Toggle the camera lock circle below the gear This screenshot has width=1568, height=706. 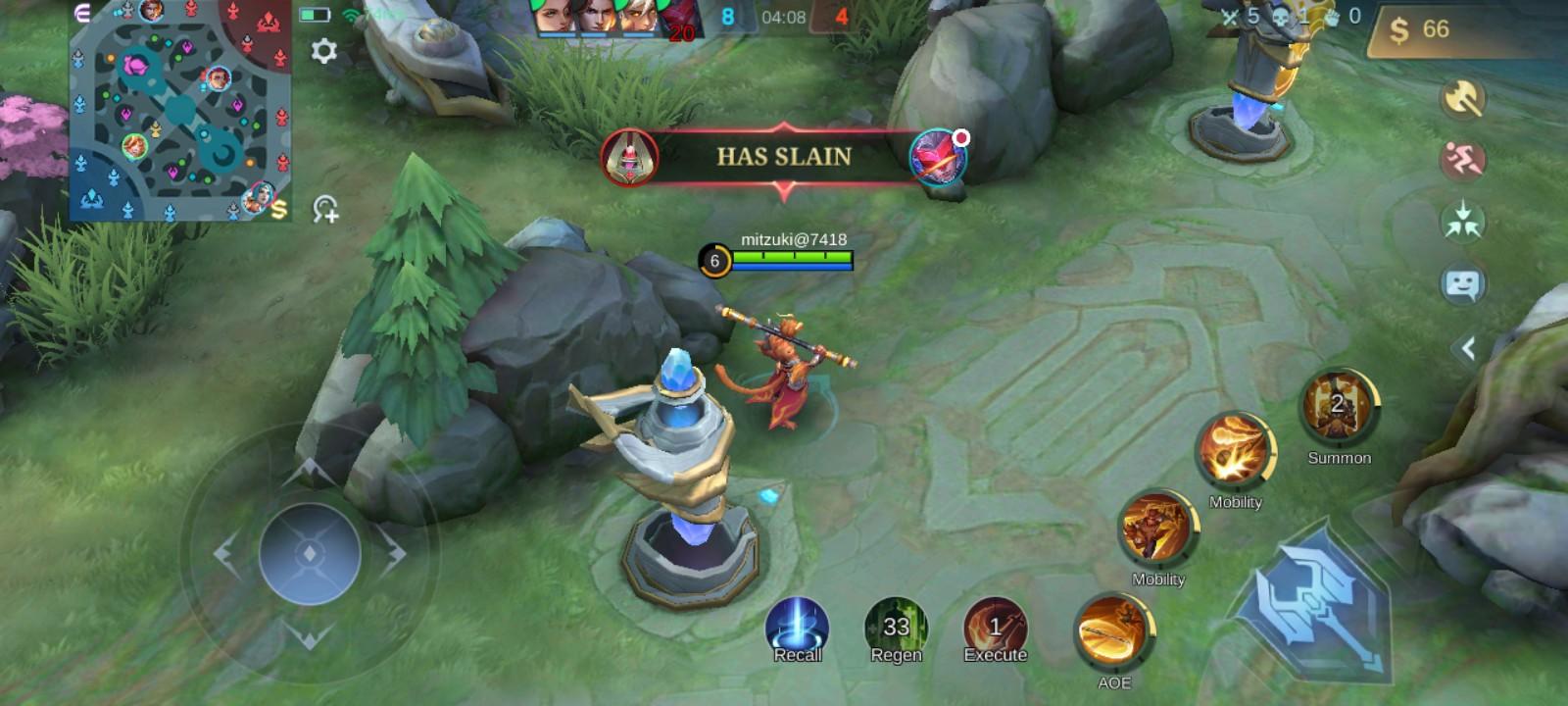(327, 205)
